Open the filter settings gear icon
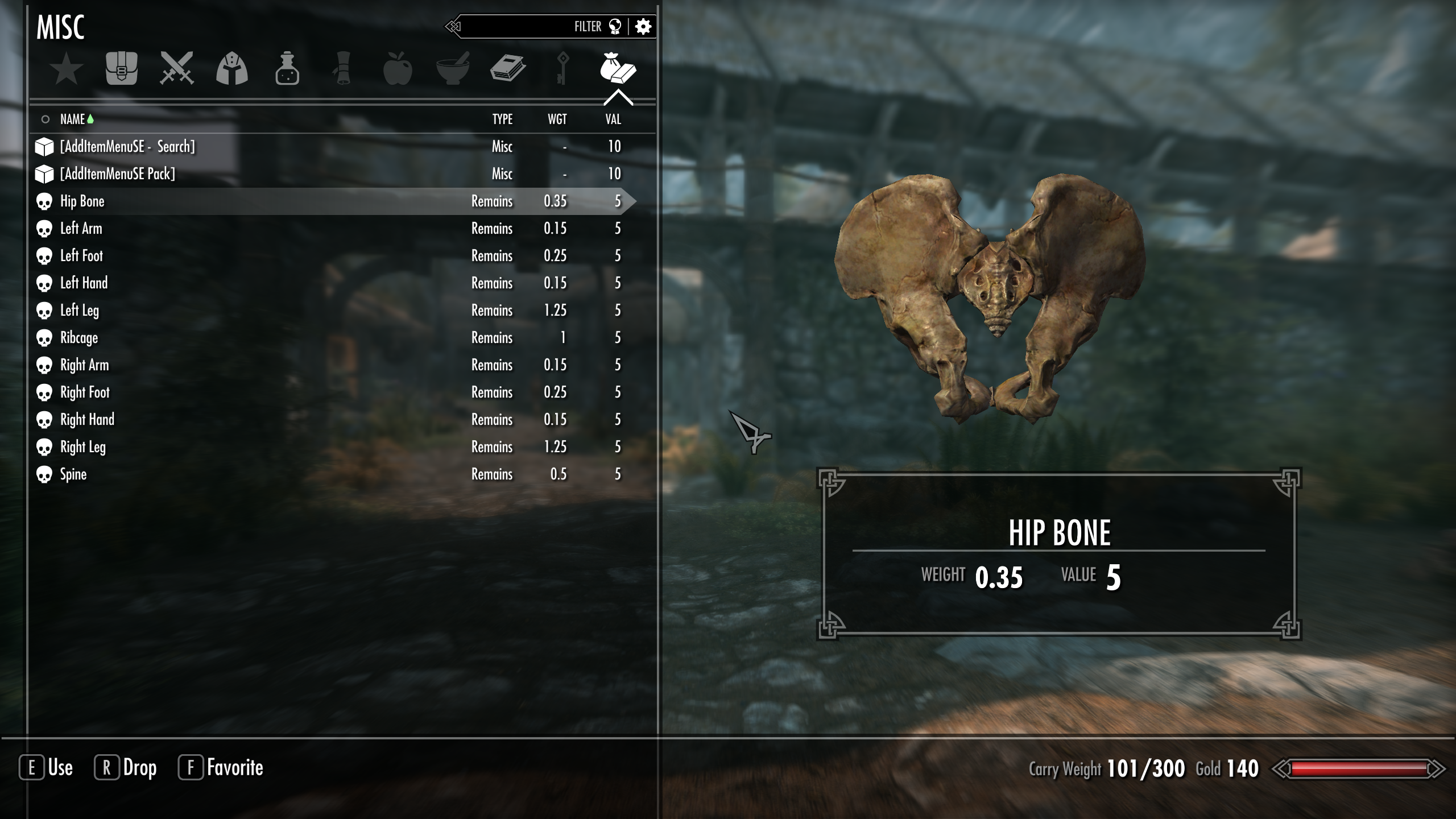Viewport: 1456px width, 819px height. click(x=644, y=26)
